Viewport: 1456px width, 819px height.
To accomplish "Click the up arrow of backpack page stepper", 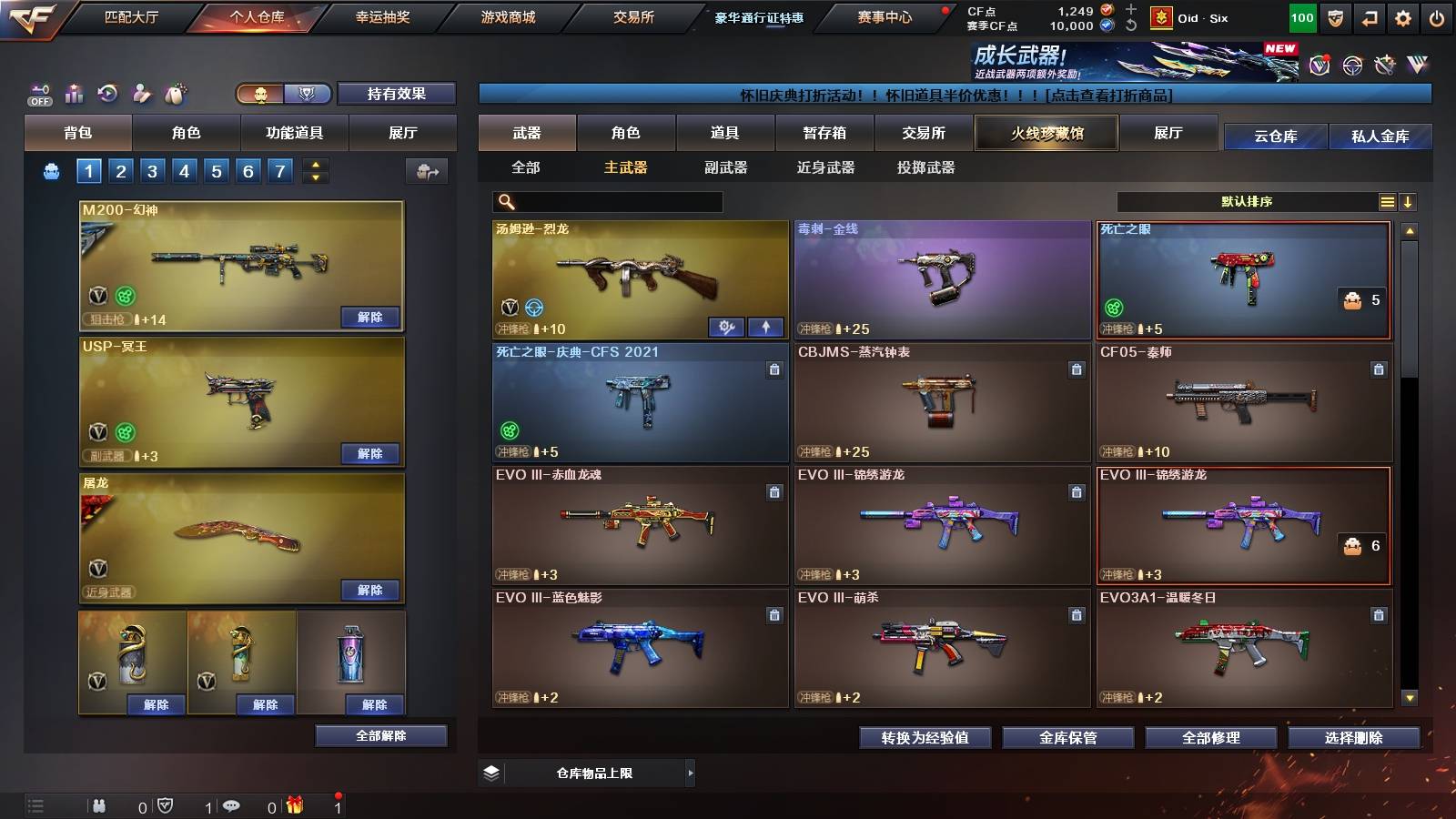I will tap(316, 167).
